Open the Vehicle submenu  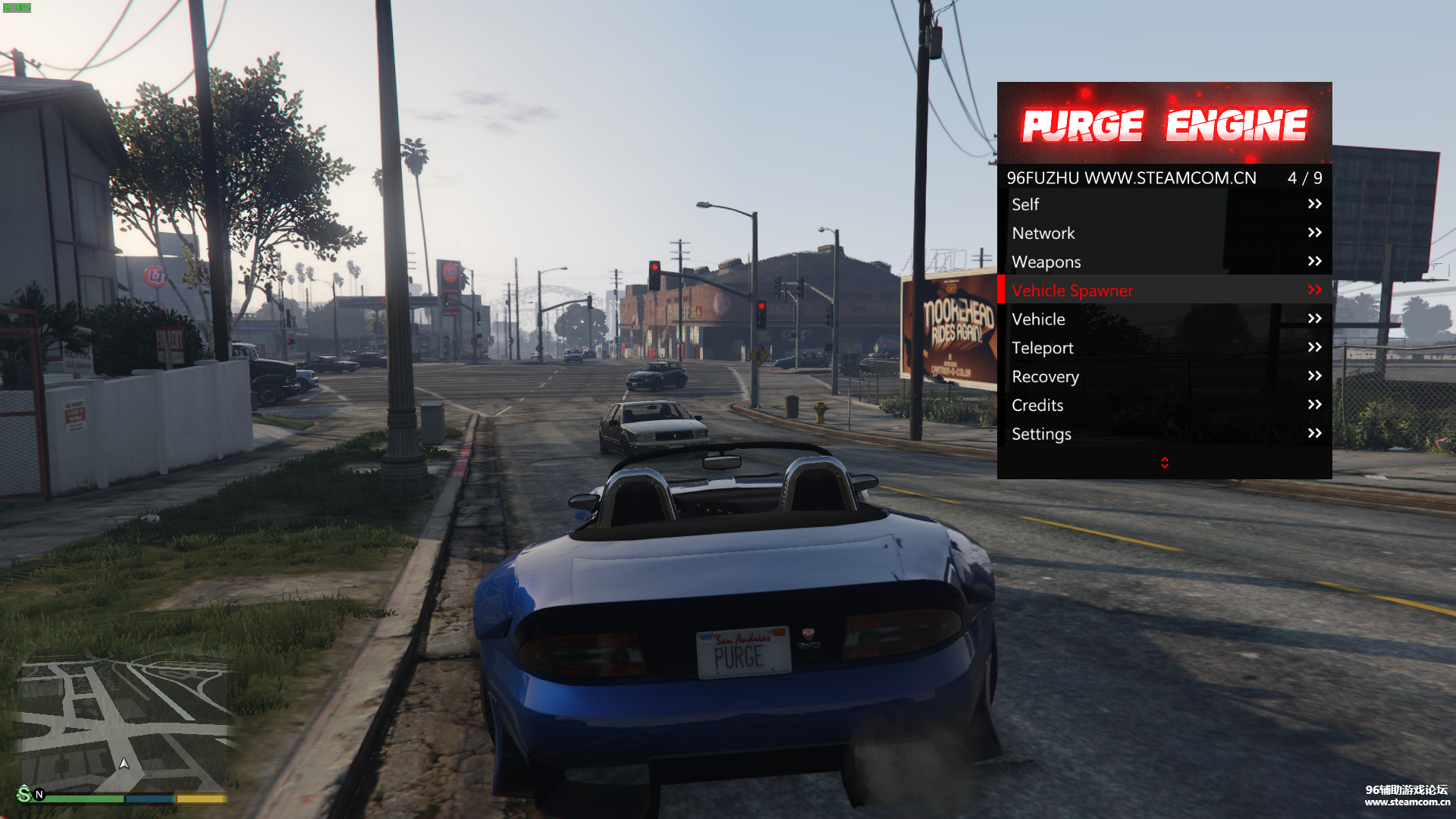pyautogui.click(x=1164, y=319)
